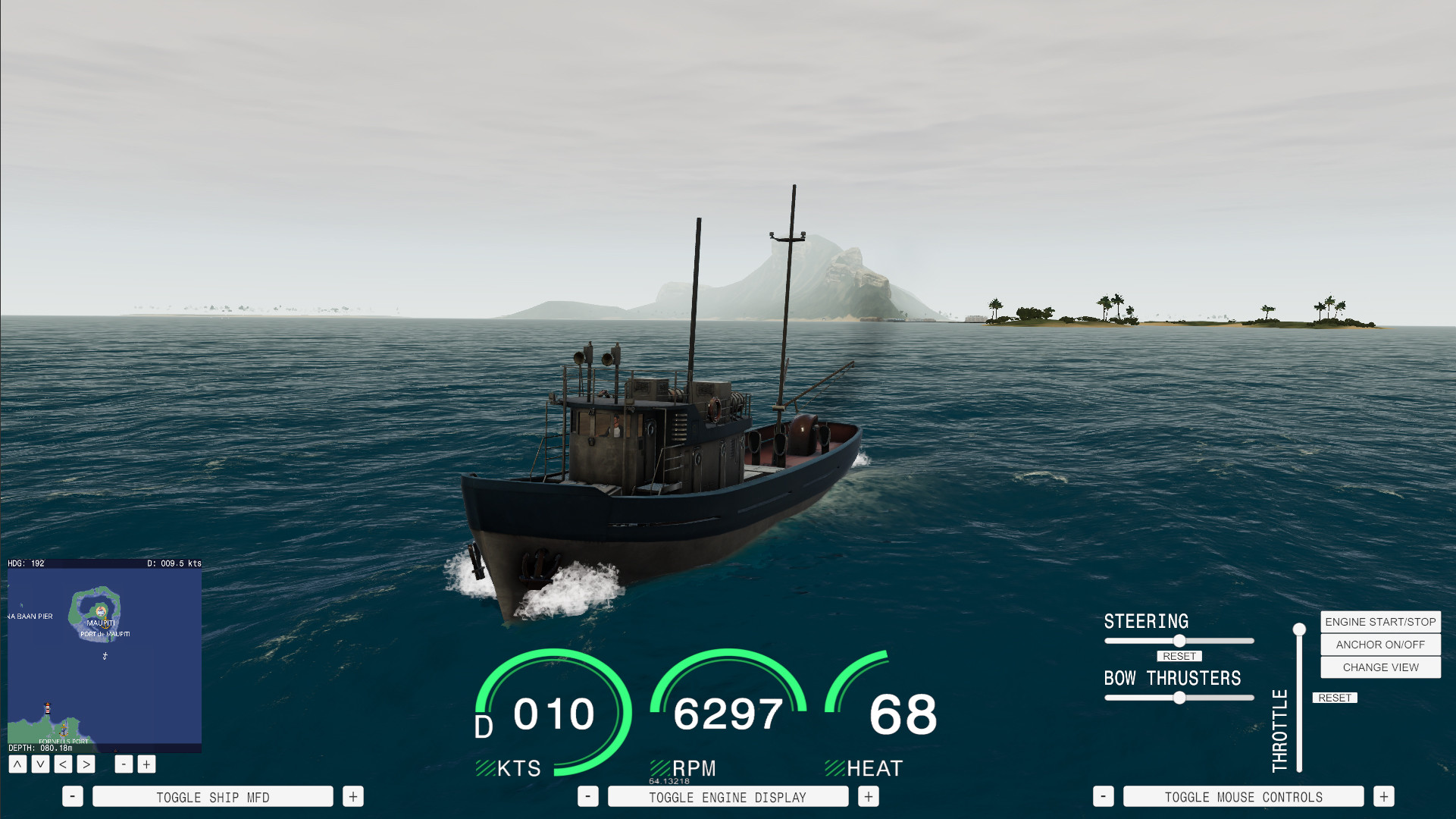This screenshot has height=819, width=1456.
Task: Toggle Mouse Controls visibility
Action: (1243, 796)
